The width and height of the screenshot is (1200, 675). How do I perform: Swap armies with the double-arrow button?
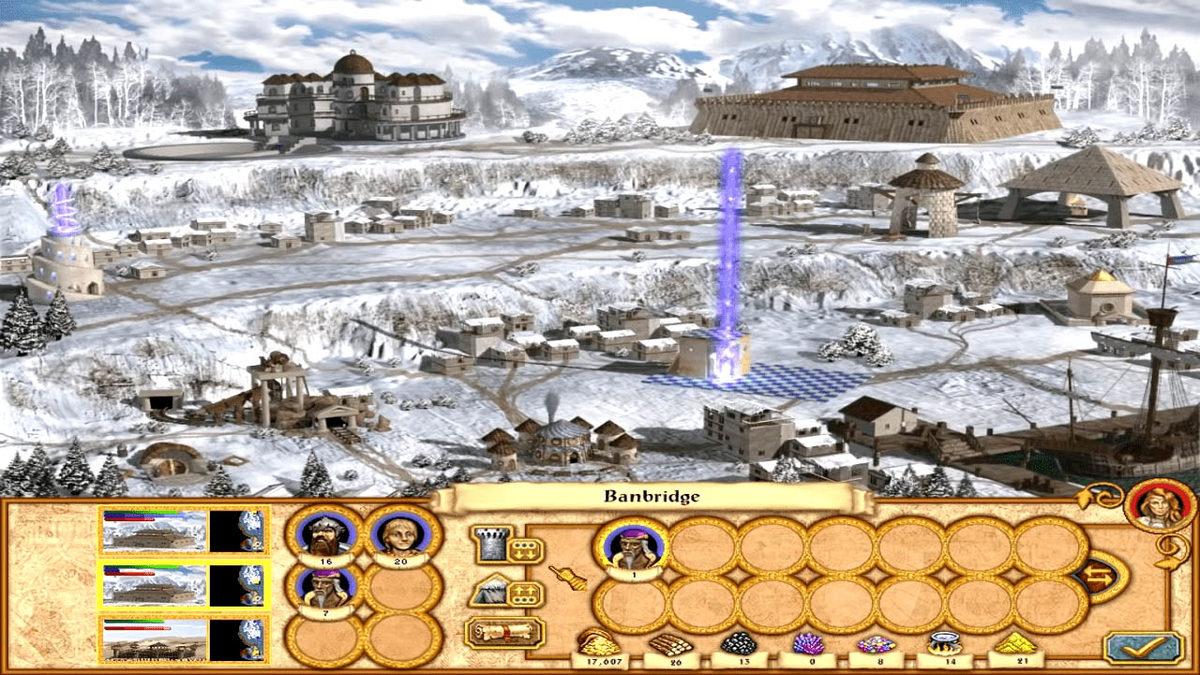tap(1100, 577)
